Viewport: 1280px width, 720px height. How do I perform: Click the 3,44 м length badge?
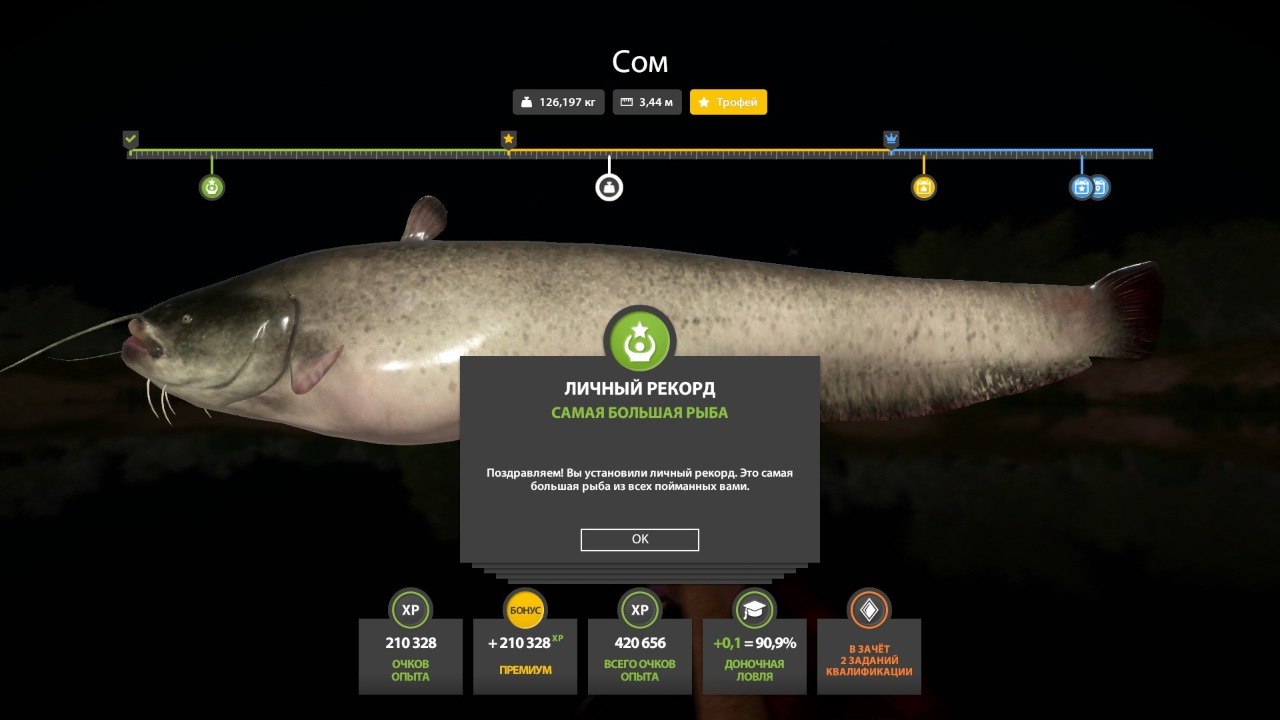tap(647, 102)
